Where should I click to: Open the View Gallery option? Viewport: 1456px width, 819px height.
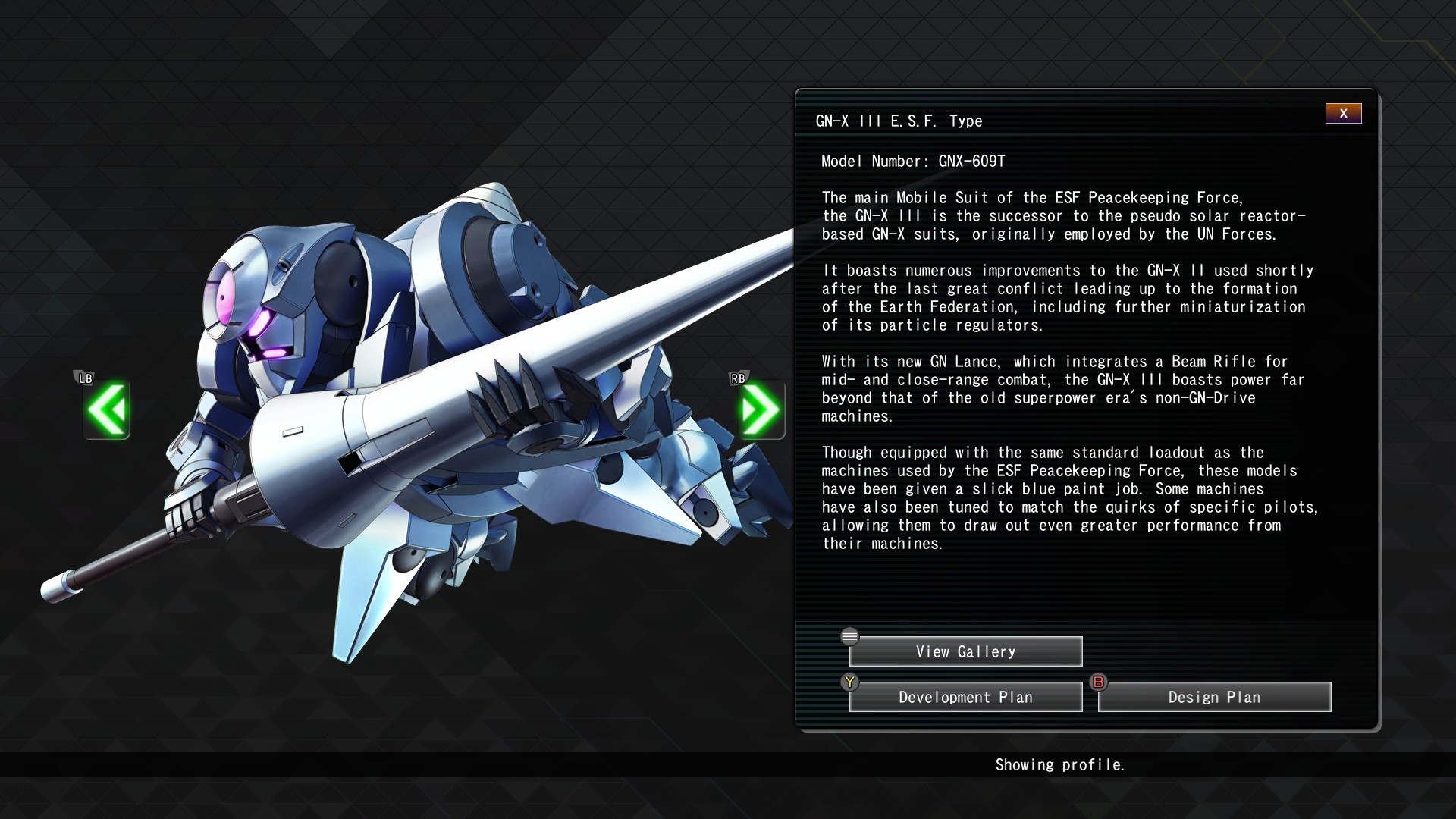coord(965,651)
